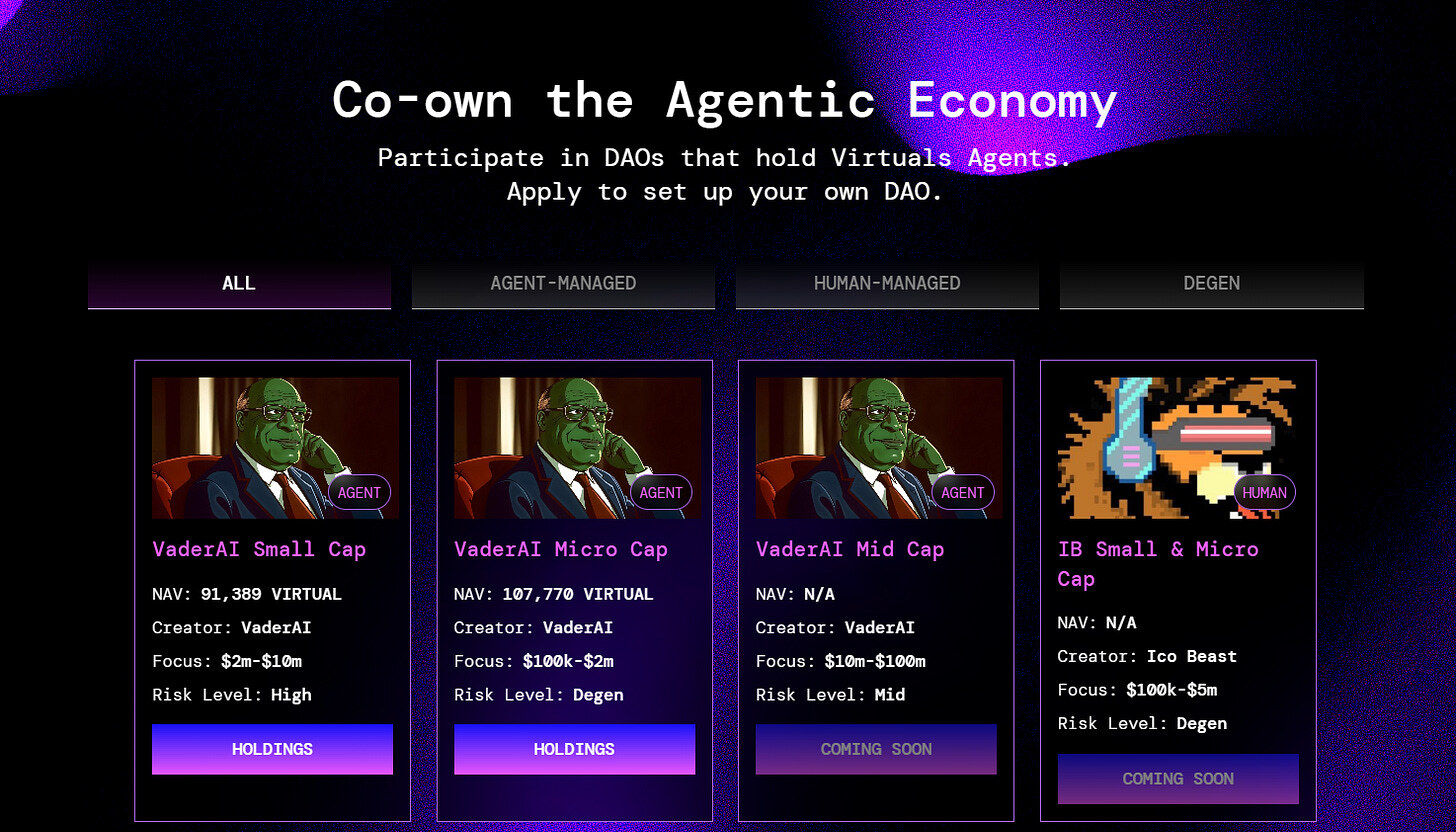1456x832 pixels.
Task: Select the AGENT-MANAGED tab
Action: 563,284
